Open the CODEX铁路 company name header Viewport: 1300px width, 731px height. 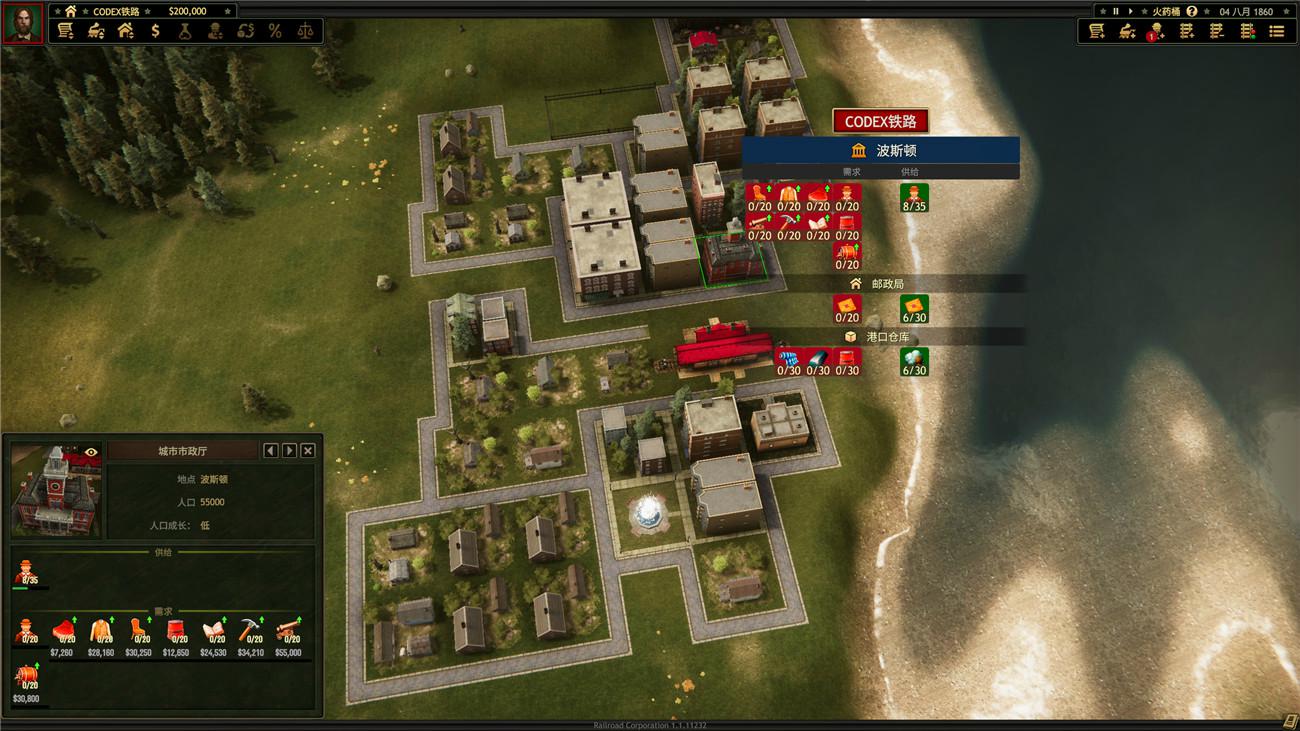pyautogui.click(x=880, y=120)
